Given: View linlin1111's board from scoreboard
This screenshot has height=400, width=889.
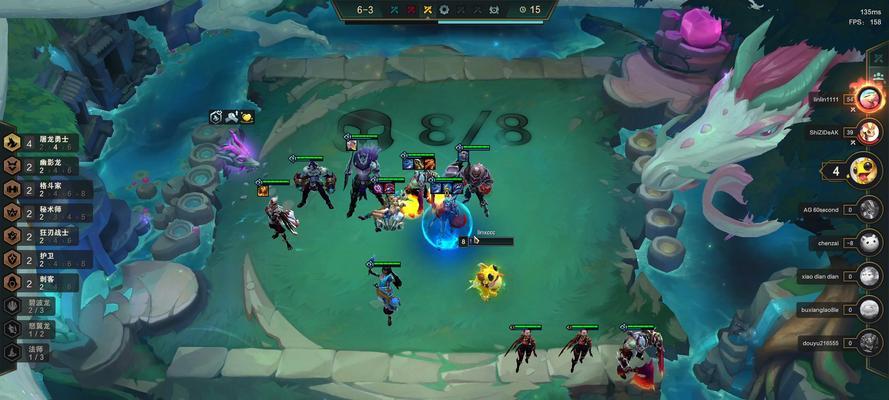Looking at the screenshot, I should click(x=870, y=98).
